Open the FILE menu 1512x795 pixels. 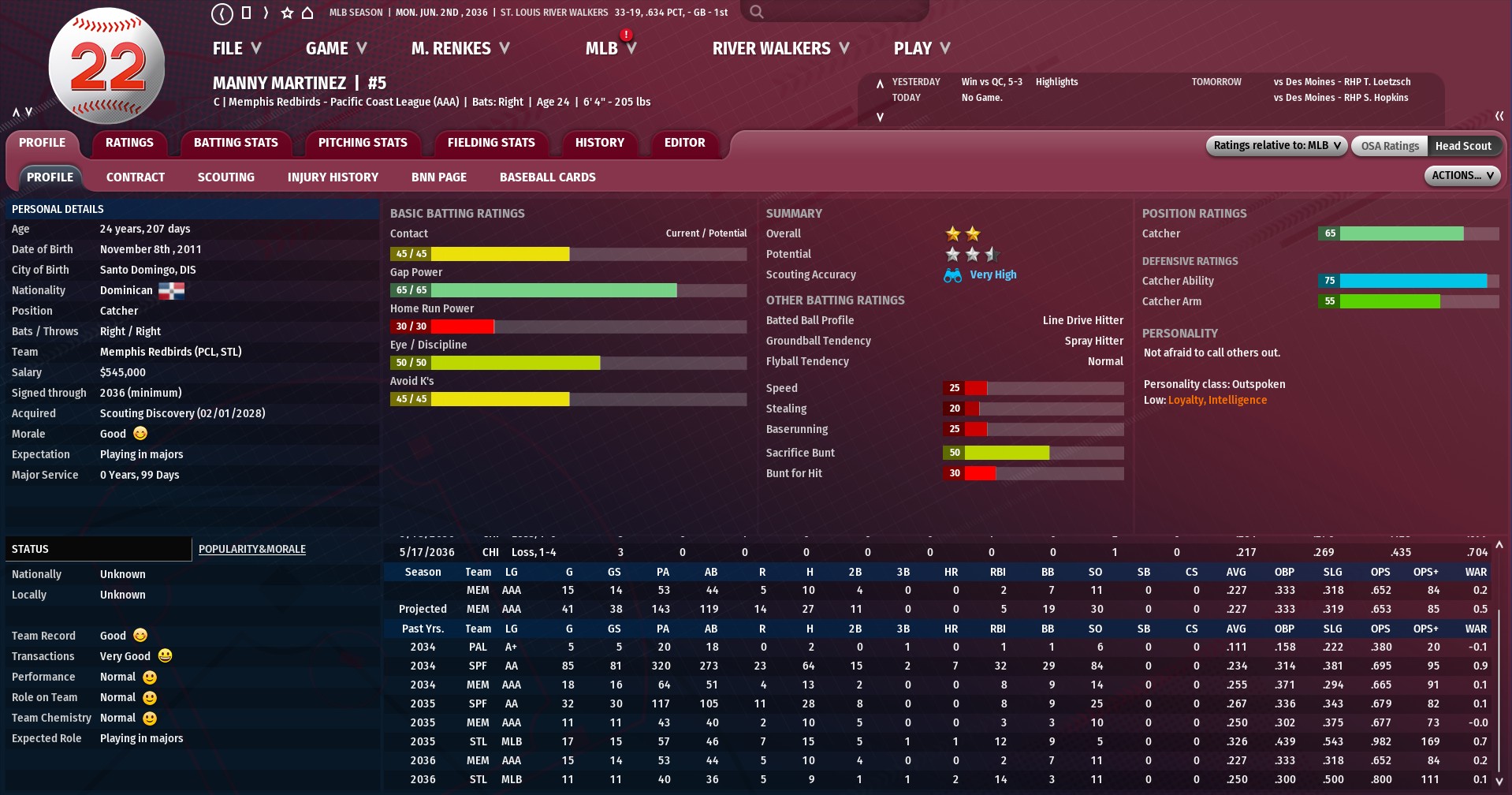(x=236, y=49)
